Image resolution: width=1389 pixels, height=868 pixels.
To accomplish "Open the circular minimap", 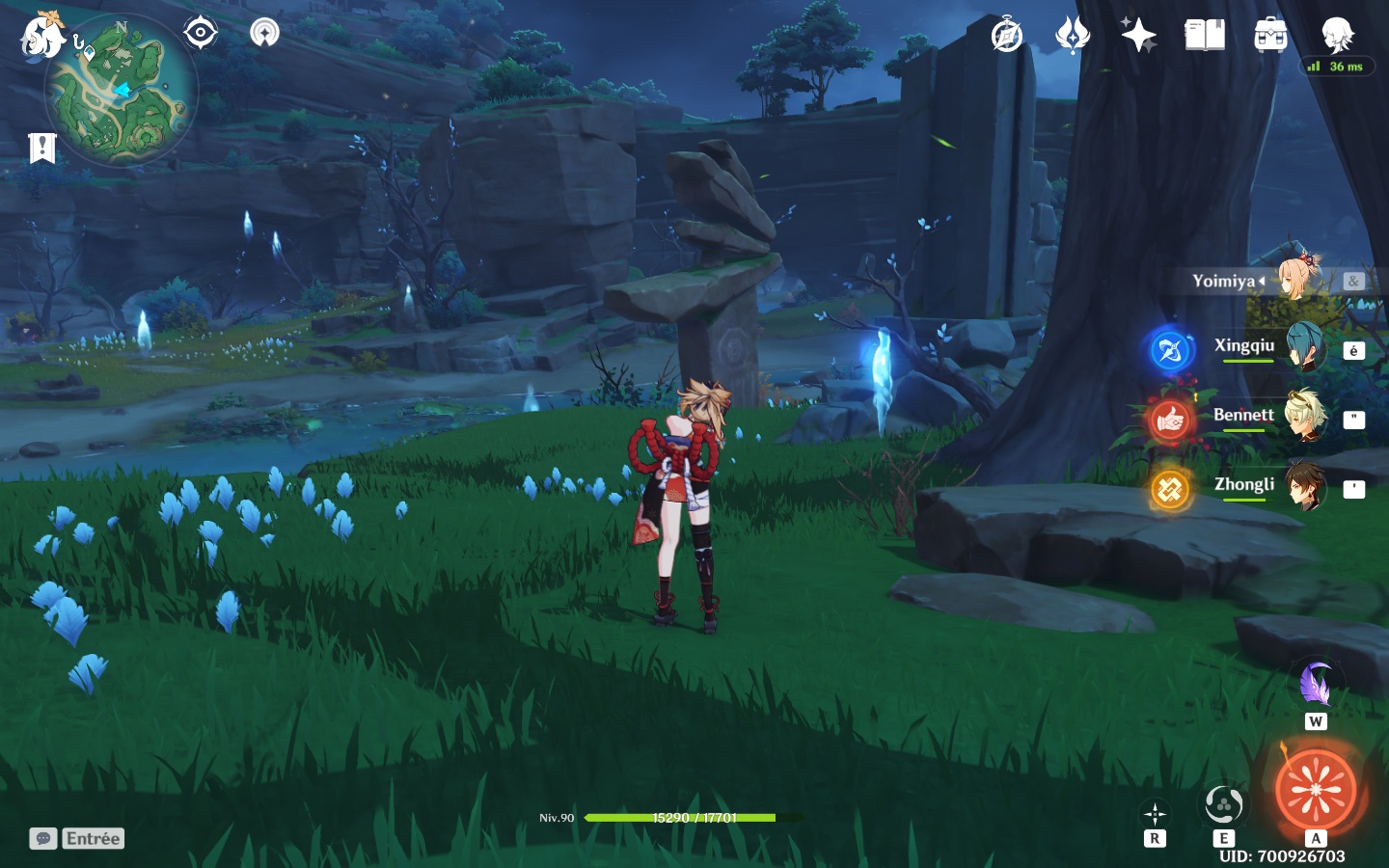I will pos(122,92).
